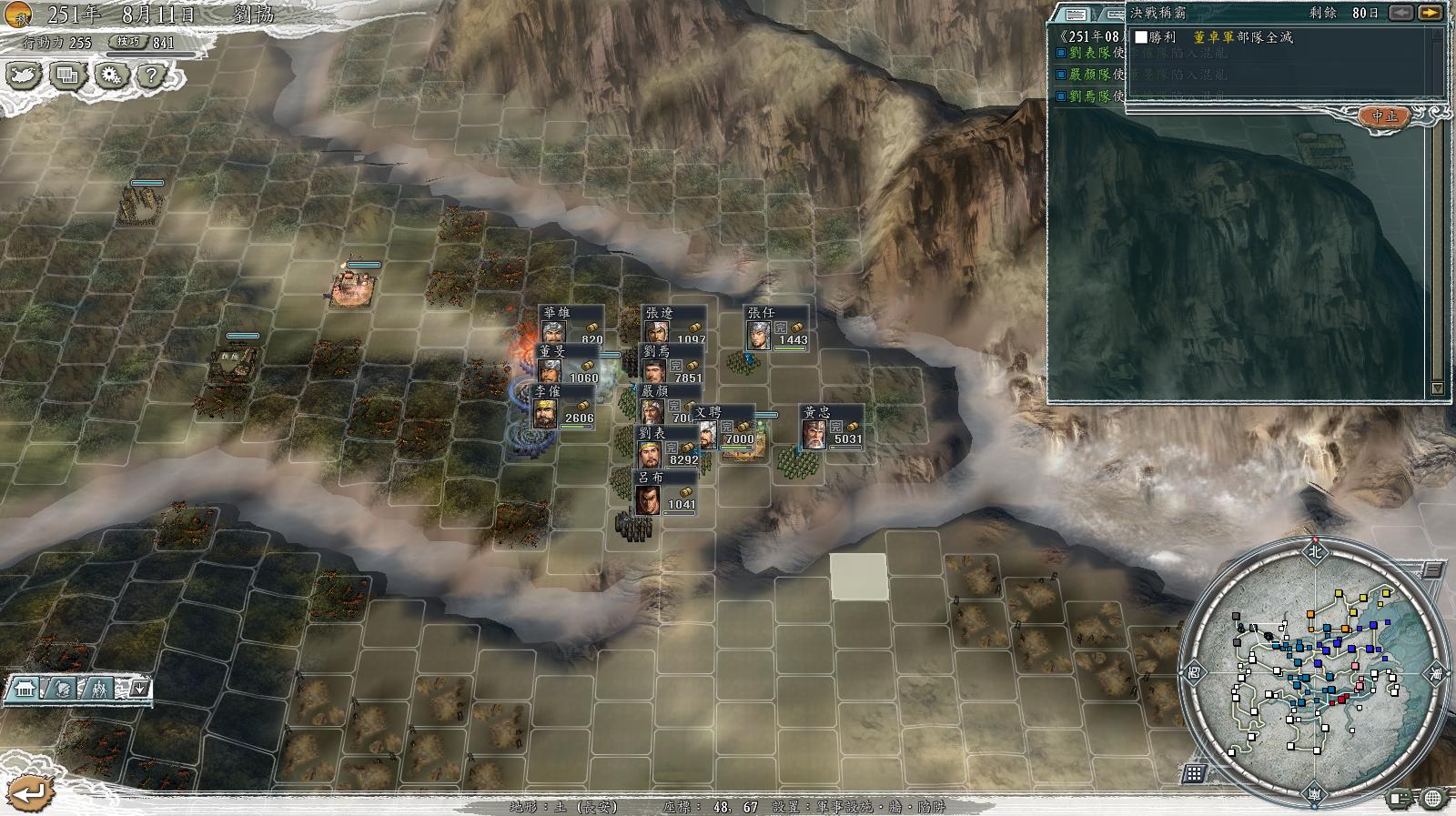Open the gear settings menu
This screenshot has width=1456, height=816.
112,75
